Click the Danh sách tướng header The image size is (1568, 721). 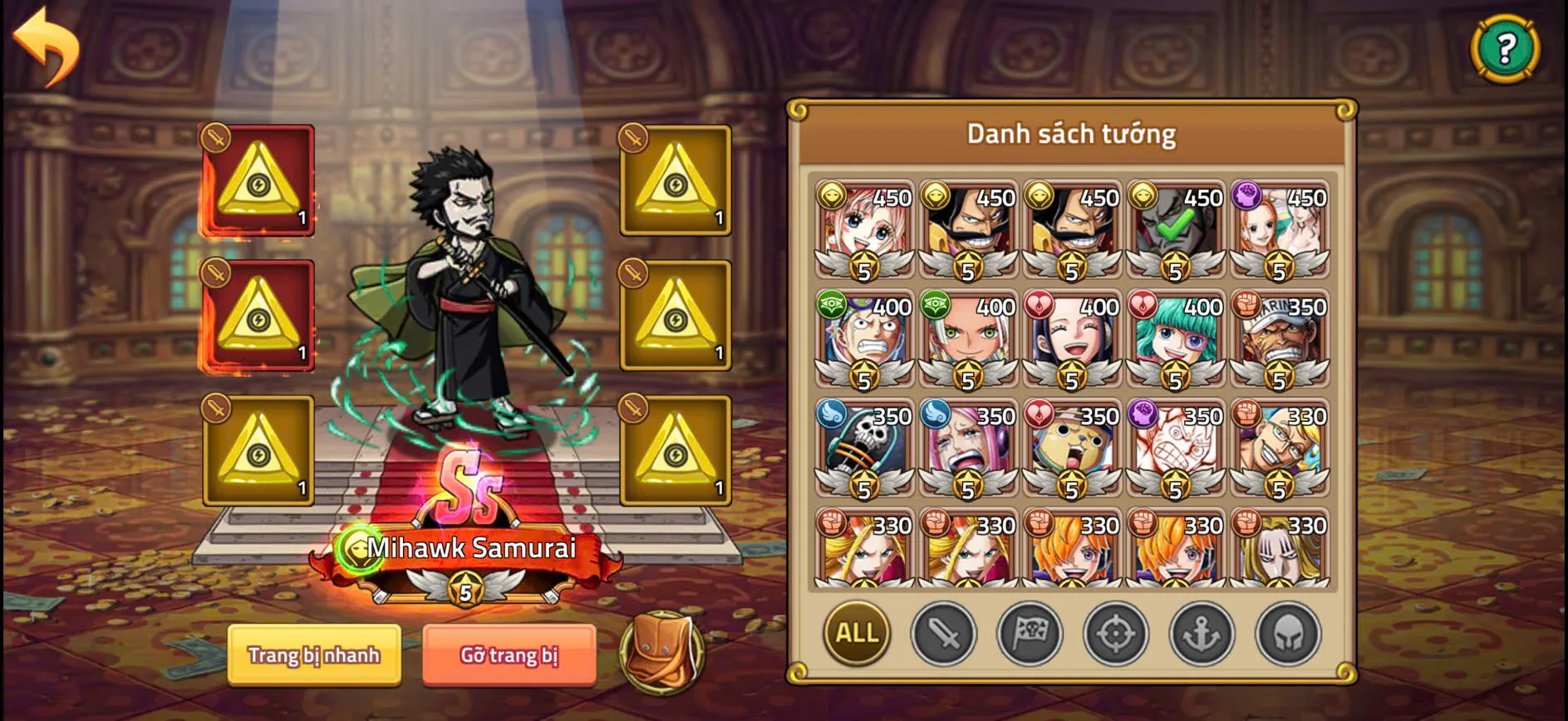pyautogui.click(x=1070, y=133)
